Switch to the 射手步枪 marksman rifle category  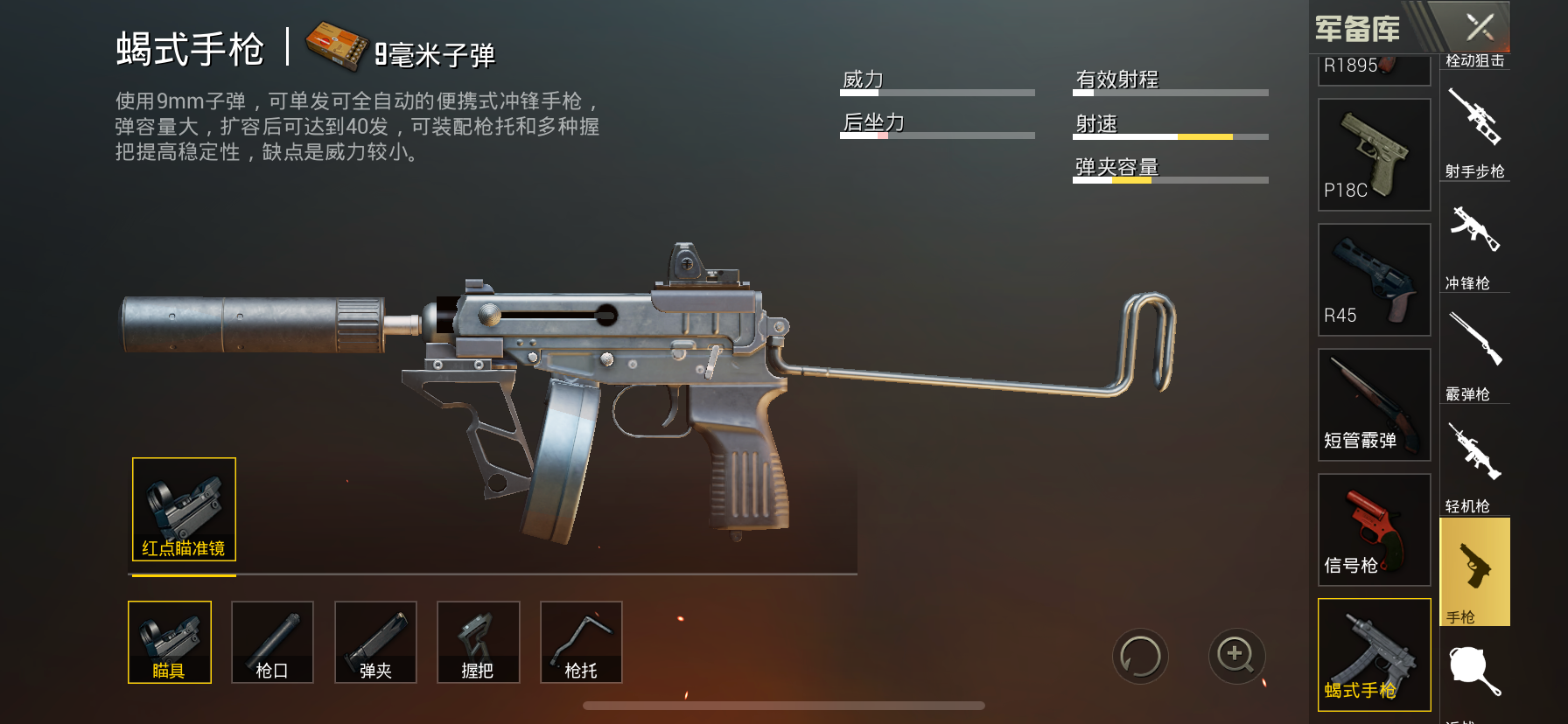coord(1475,131)
